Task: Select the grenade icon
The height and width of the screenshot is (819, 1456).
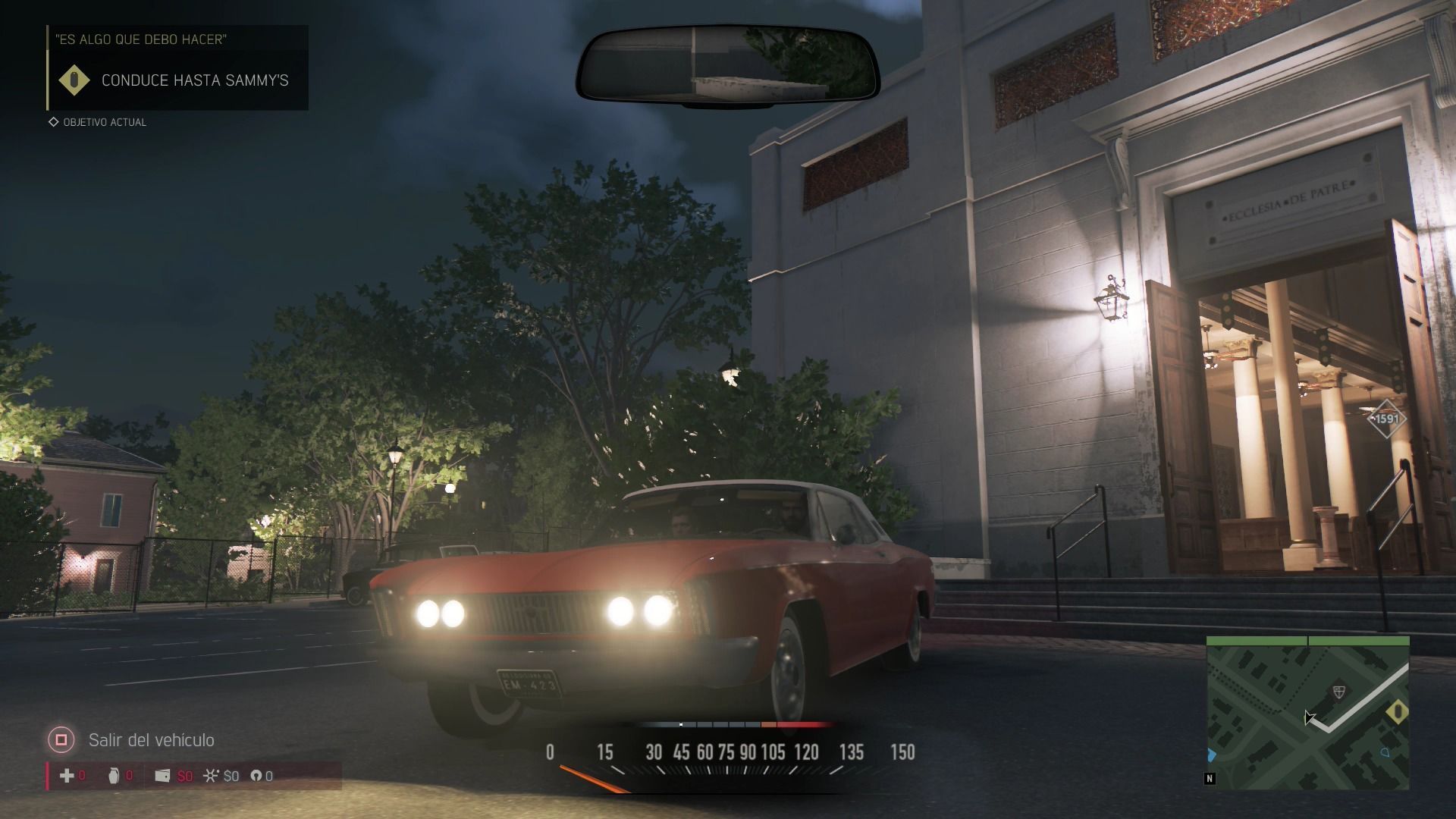Action: (114, 775)
